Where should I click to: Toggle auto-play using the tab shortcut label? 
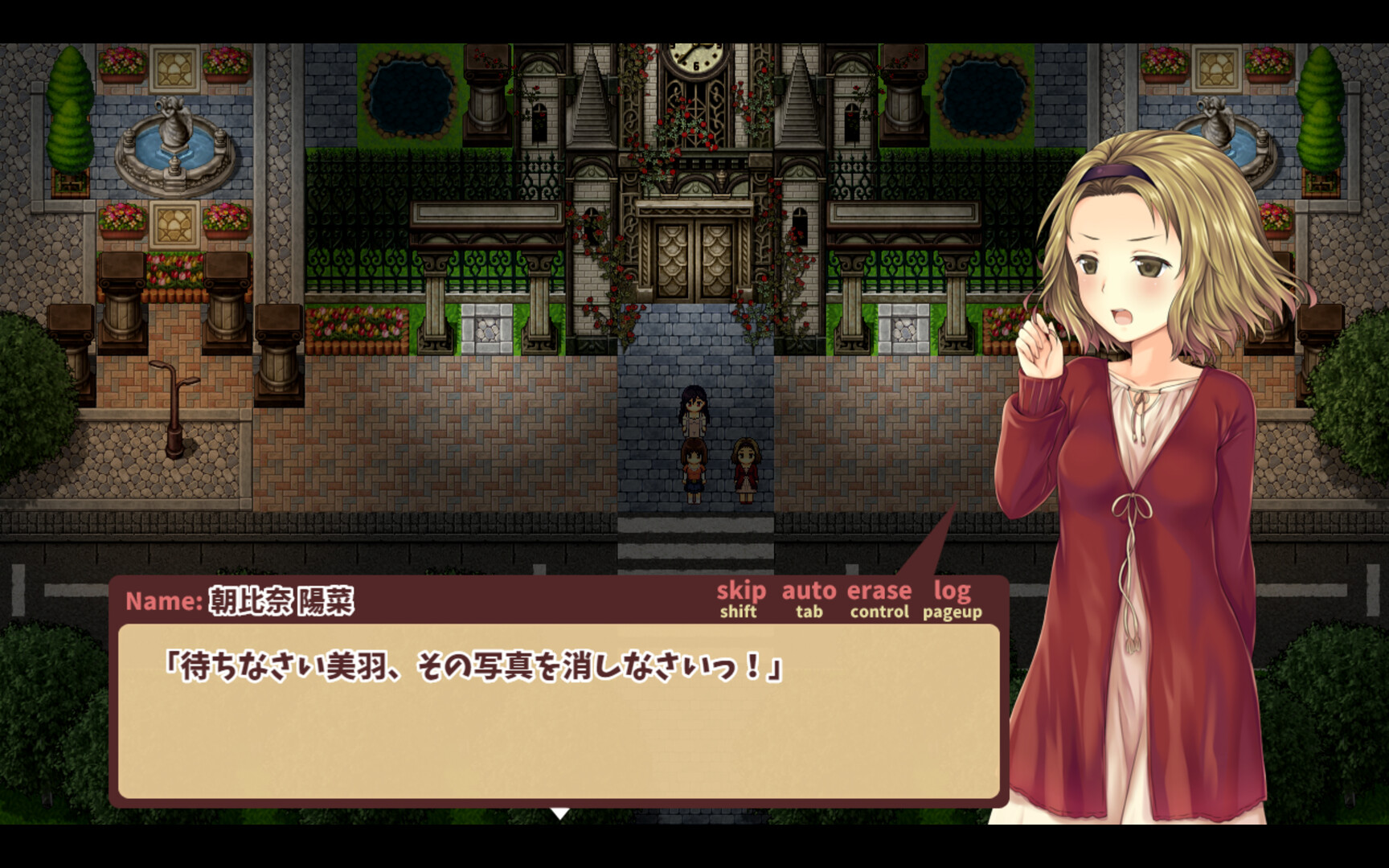point(807,613)
